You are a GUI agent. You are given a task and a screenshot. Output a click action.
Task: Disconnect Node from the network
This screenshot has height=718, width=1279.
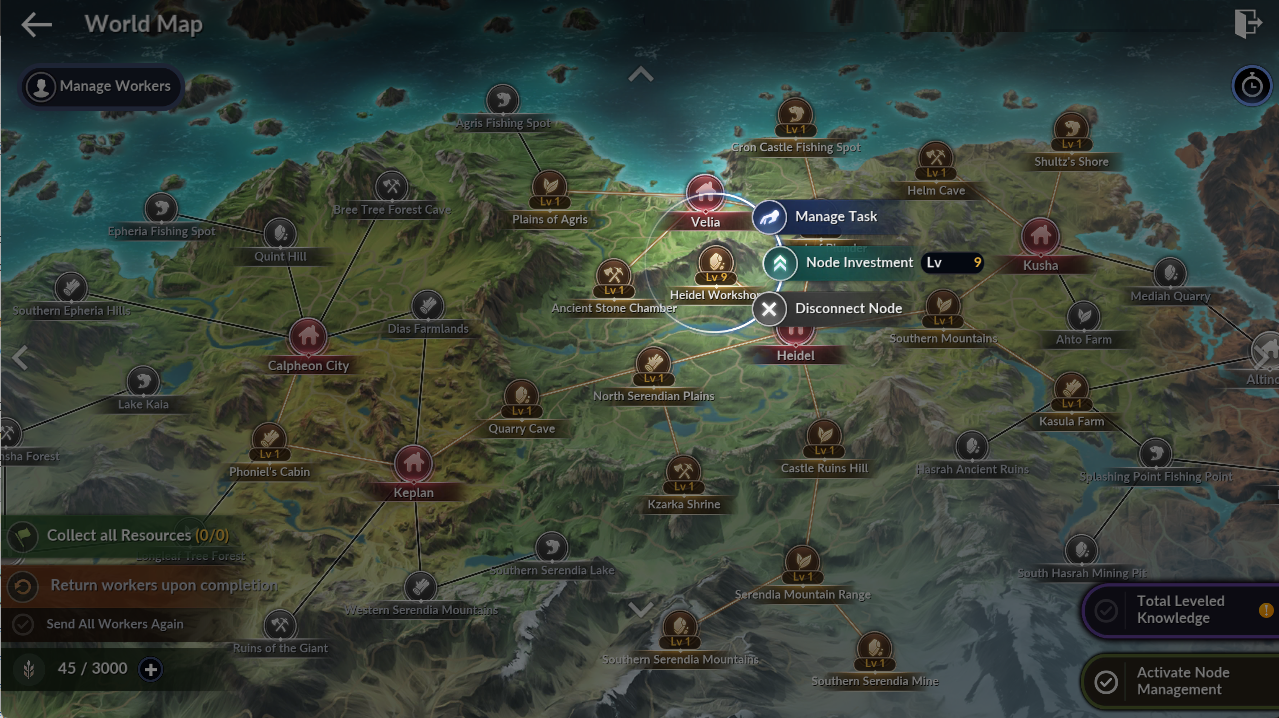coord(829,309)
